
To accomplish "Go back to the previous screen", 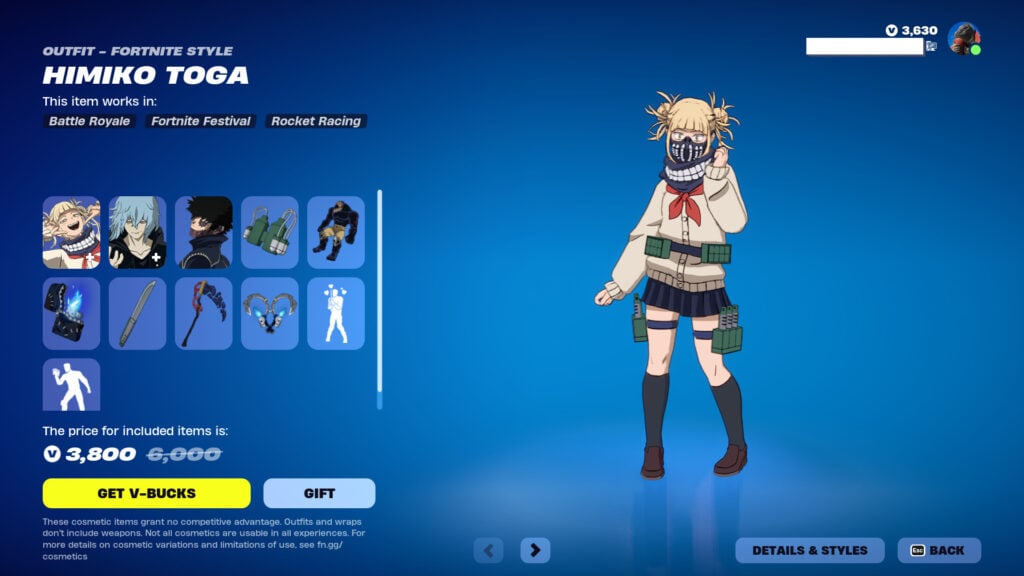I will [x=939, y=550].
